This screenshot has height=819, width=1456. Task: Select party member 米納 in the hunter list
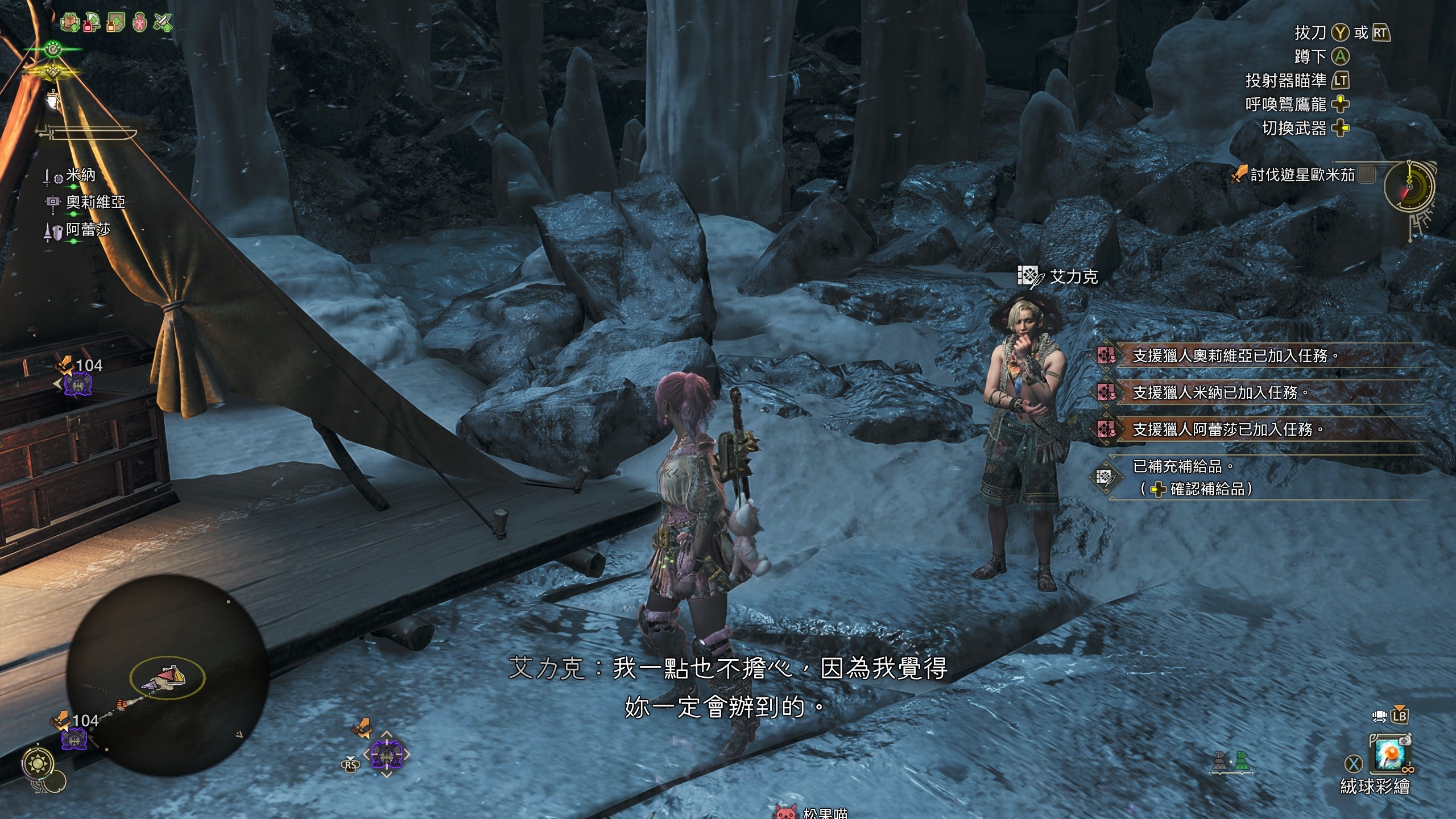click(x=80, y=176)
